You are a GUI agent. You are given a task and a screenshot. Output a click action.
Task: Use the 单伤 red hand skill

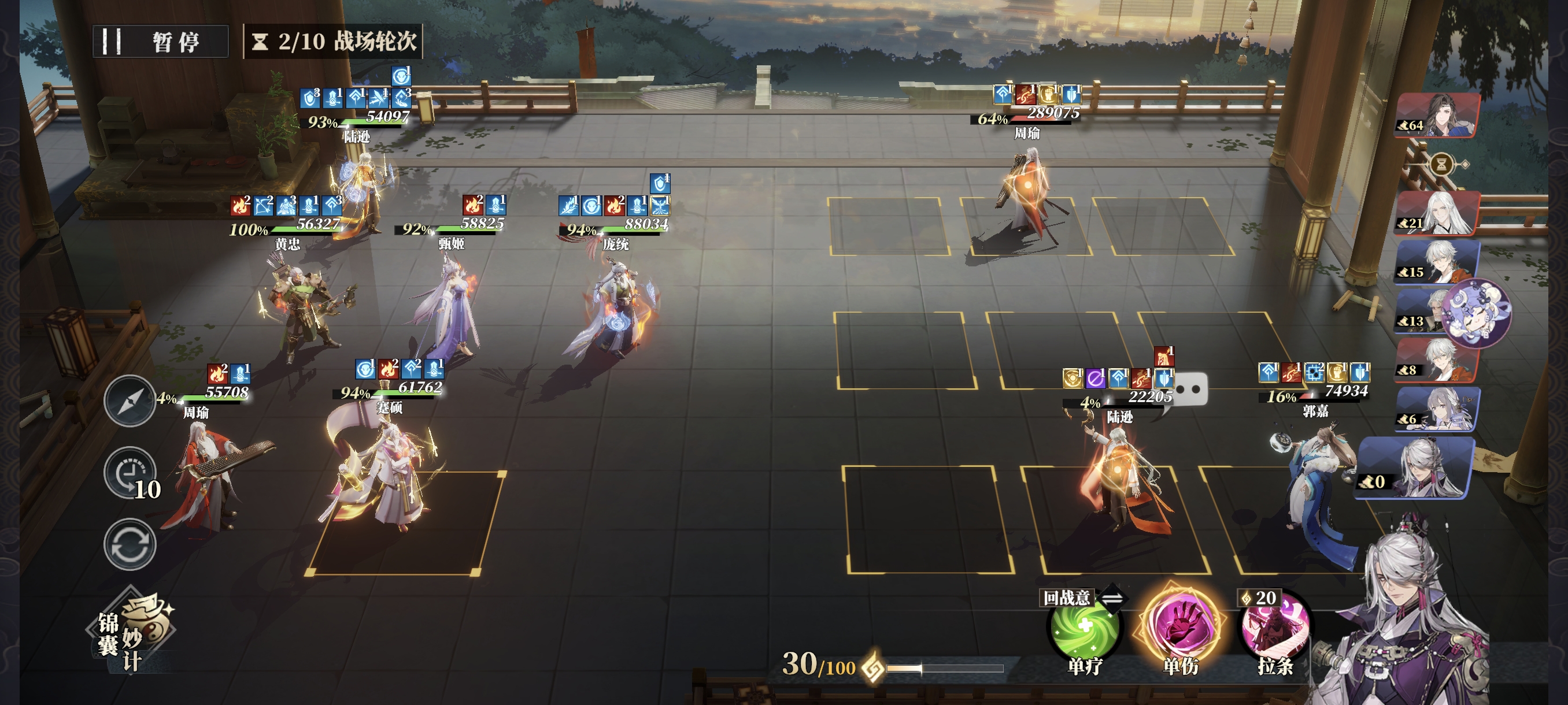click(x=1179, y=625)
